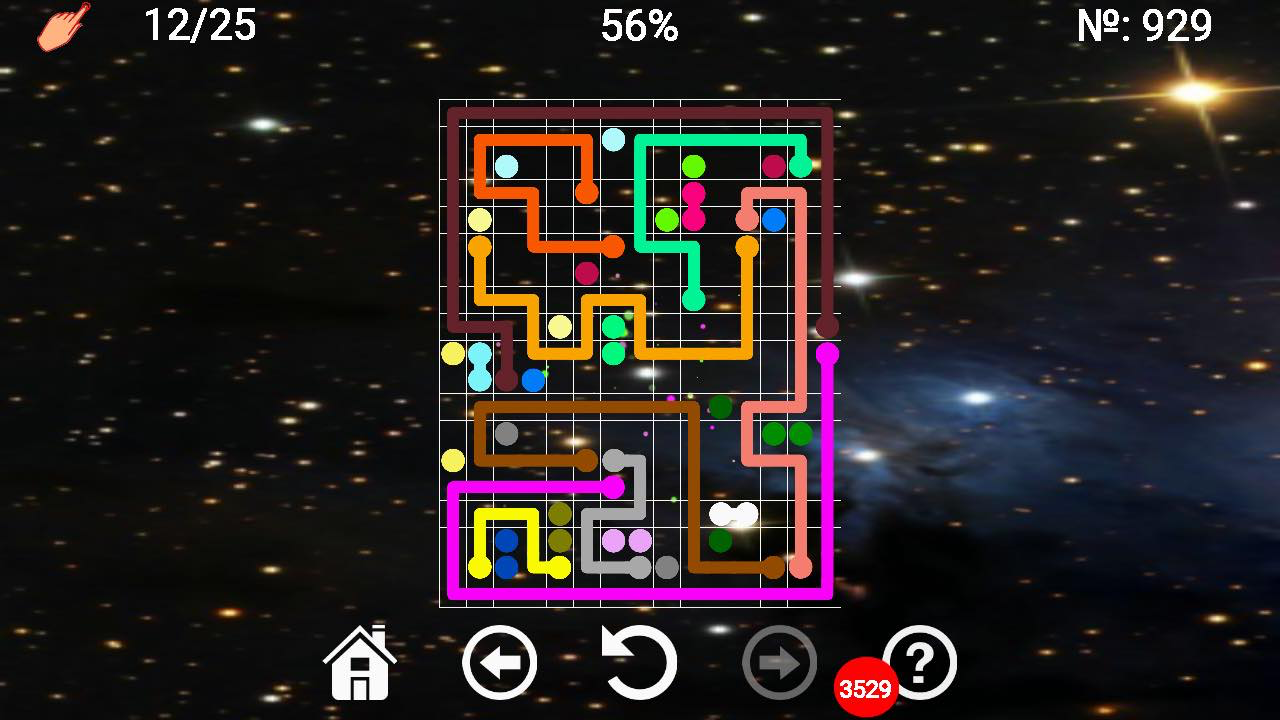Click the red 3529 hints badge
The height and width of the screenshot is (720, 1280).
[866, 686]
